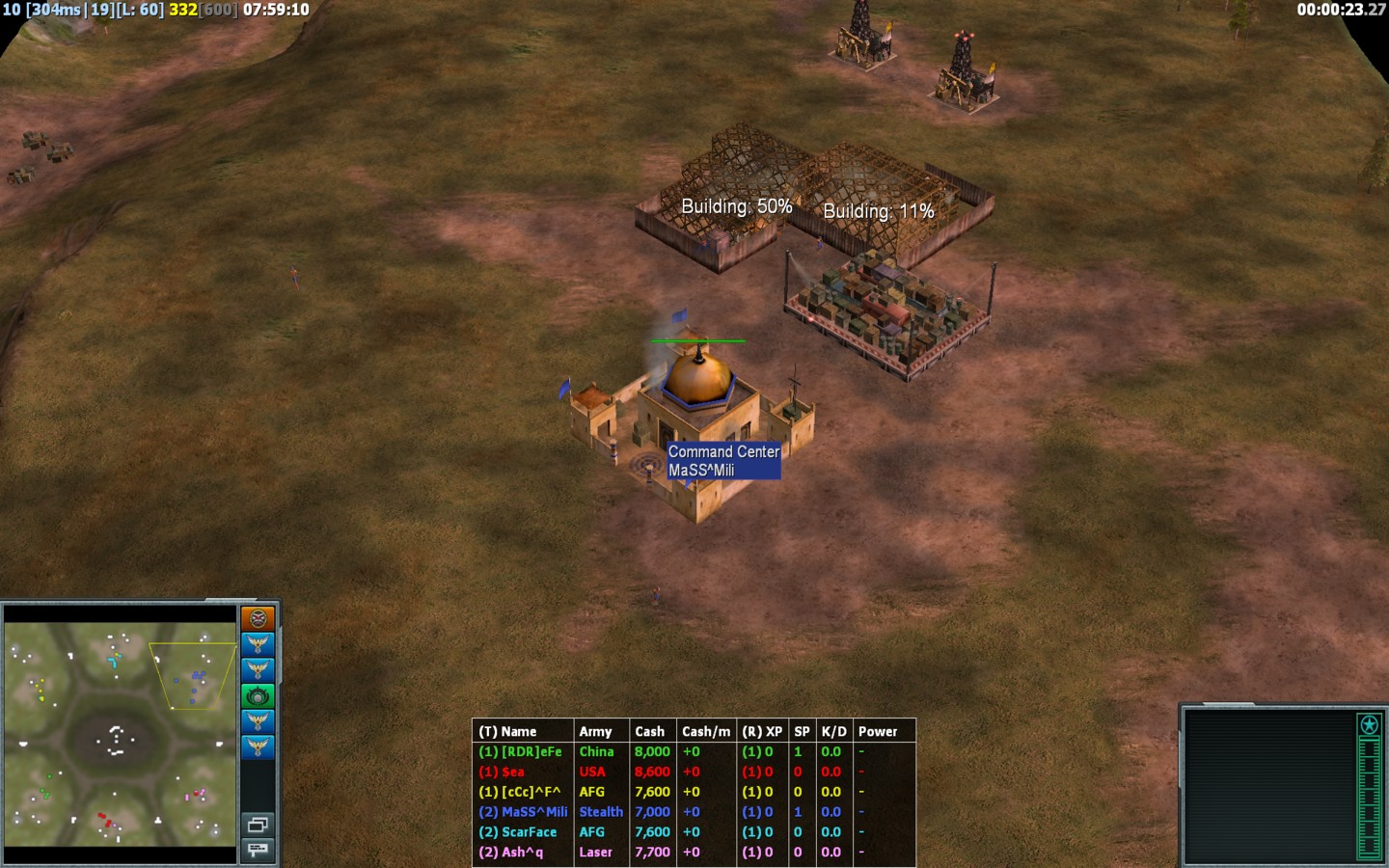Select the green GLA faction icon
Viewport: 1389px width, 868px height.
tap(258, 695)
